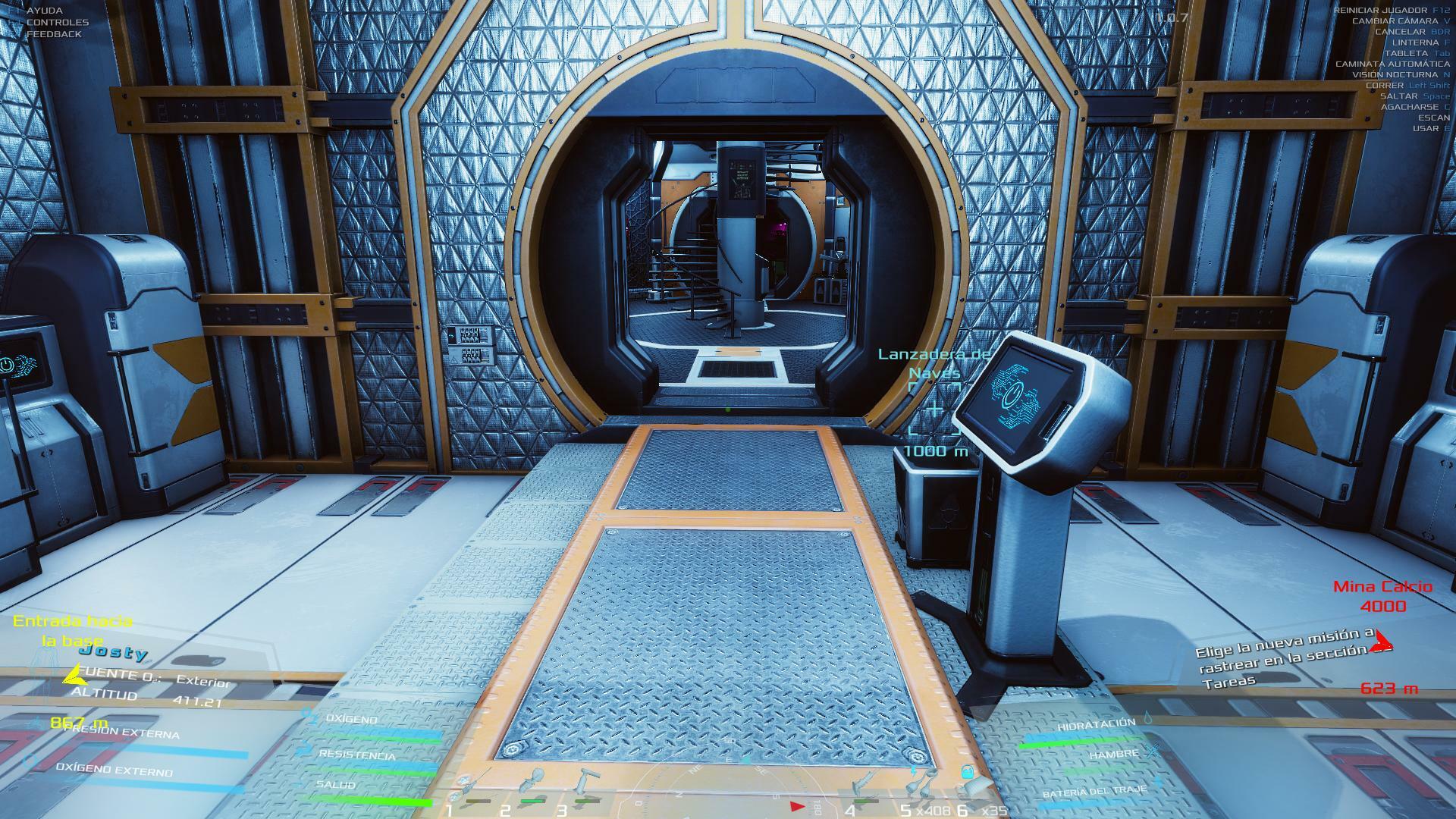1456x819 pixels.
Task: Open the mission tracker text about Tareas
Action: tap(1283, 657)
